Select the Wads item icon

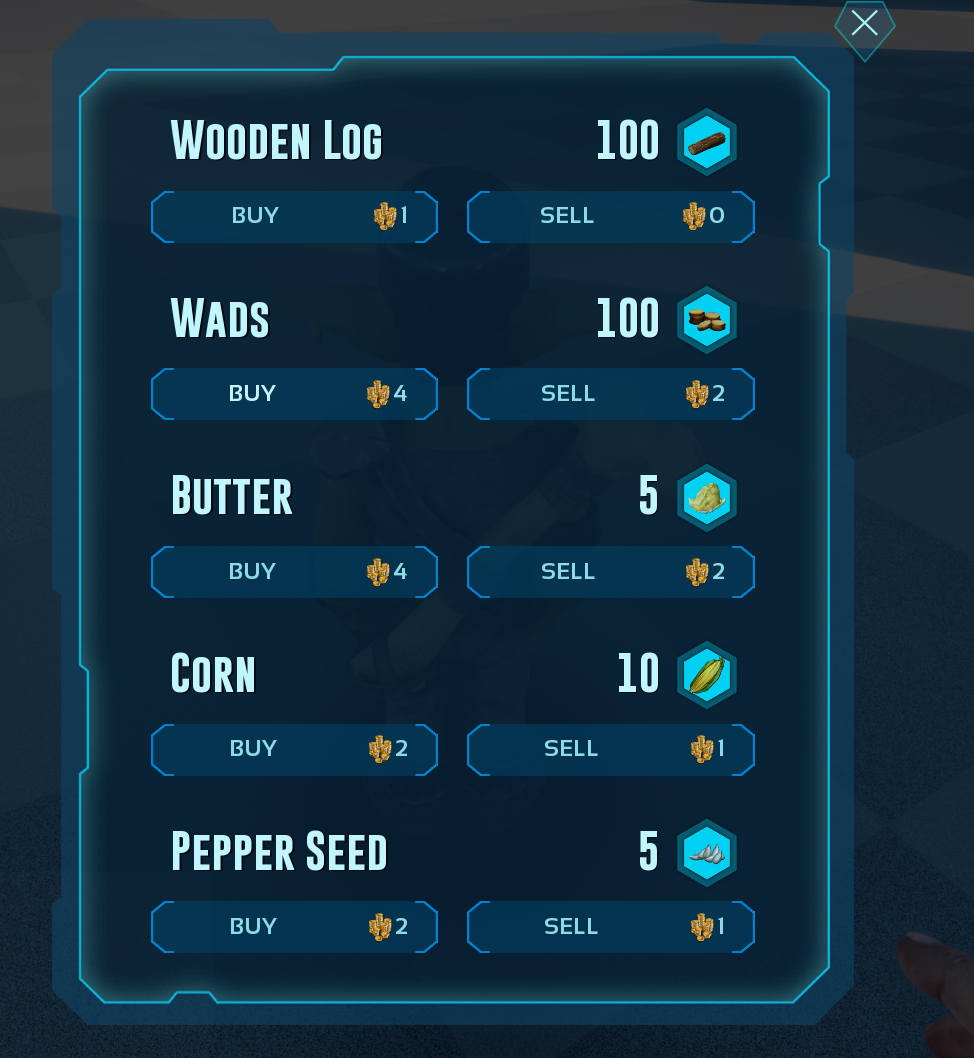coord(707,320)
